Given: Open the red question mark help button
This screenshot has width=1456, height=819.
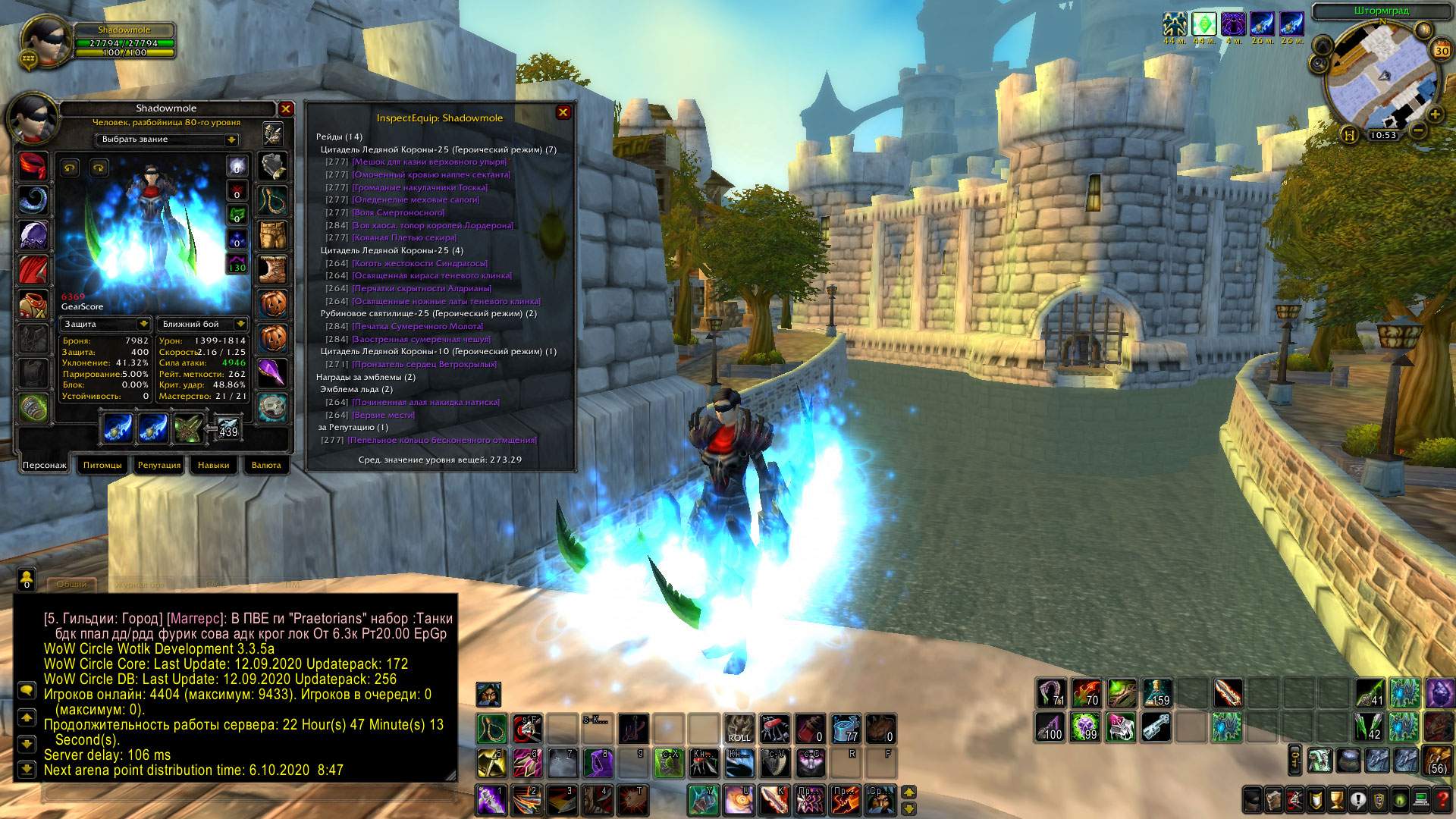Looking at the screenshot, I should [1443, 799].
